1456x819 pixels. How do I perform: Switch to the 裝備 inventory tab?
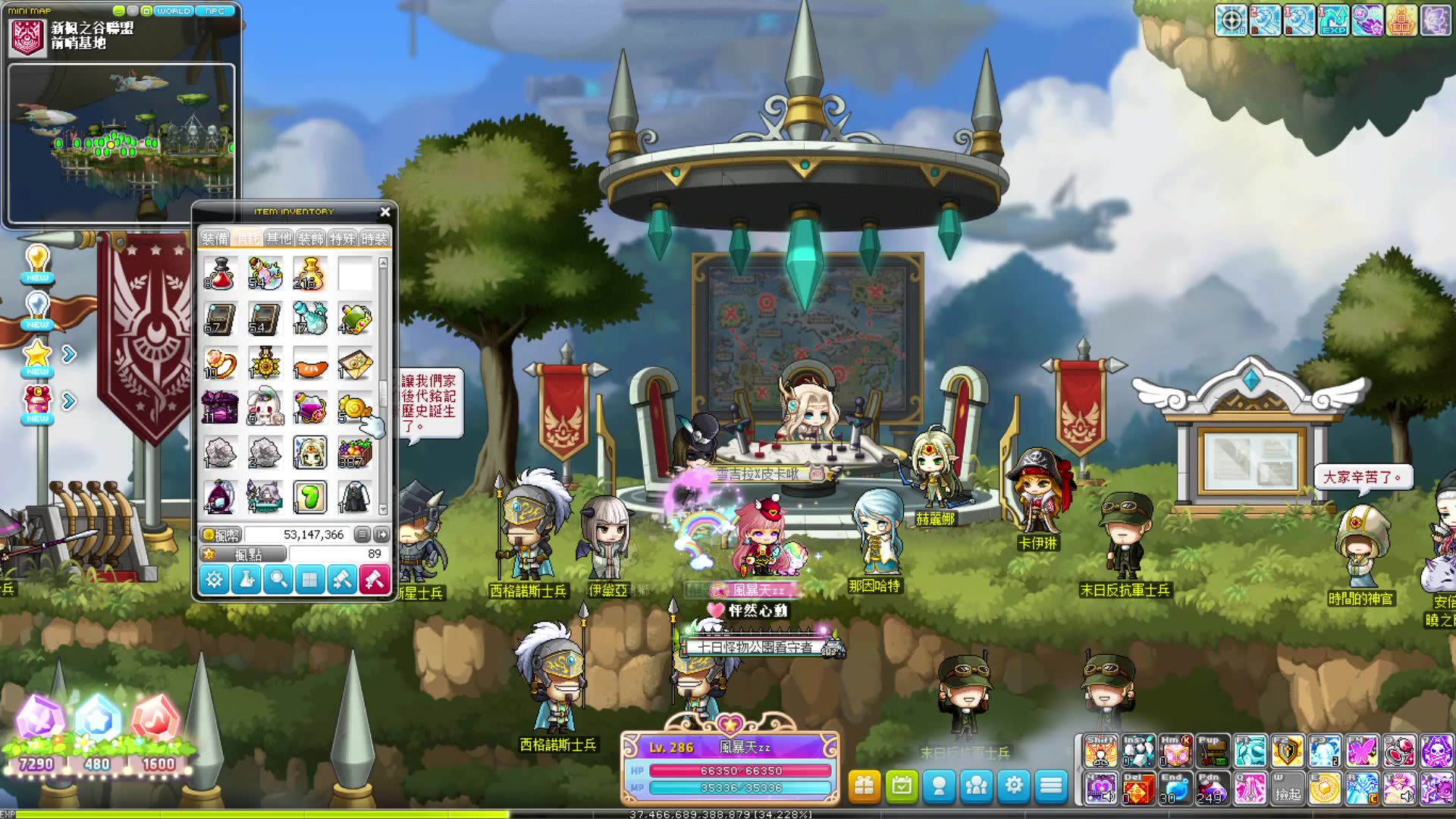coord(215,239)
